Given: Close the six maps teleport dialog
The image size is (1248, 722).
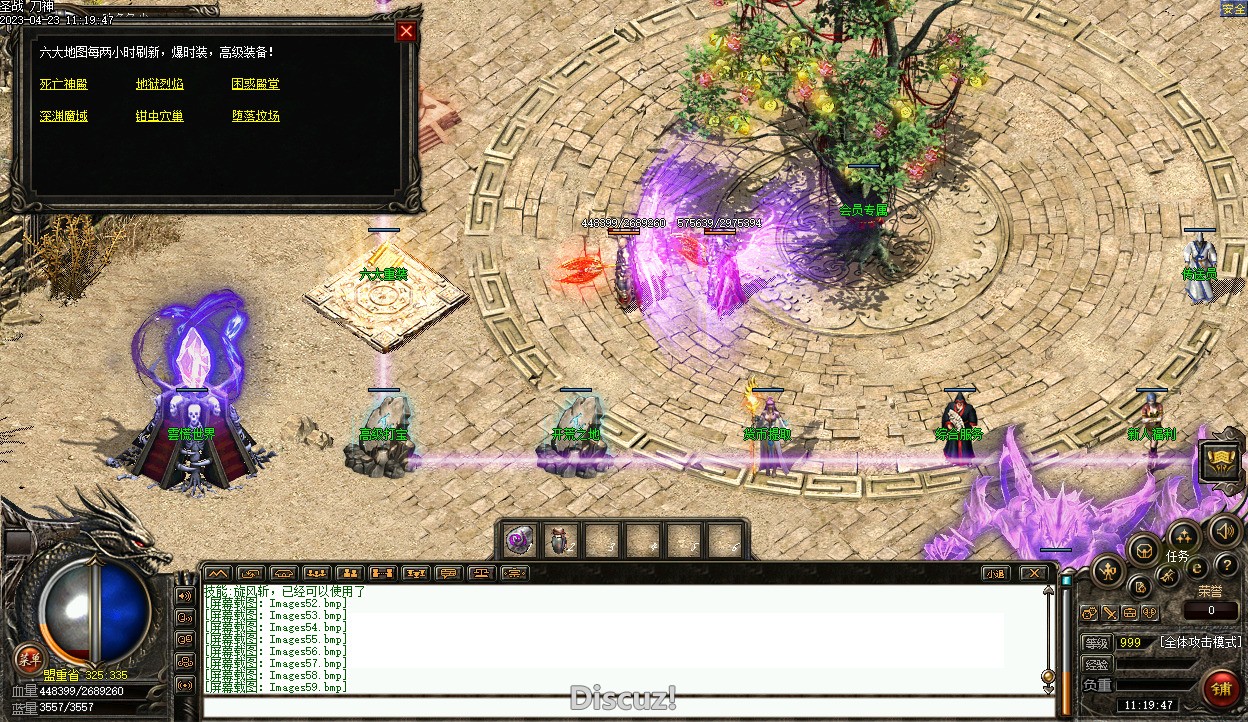Looking at the screenshot, I should (406, 32).
